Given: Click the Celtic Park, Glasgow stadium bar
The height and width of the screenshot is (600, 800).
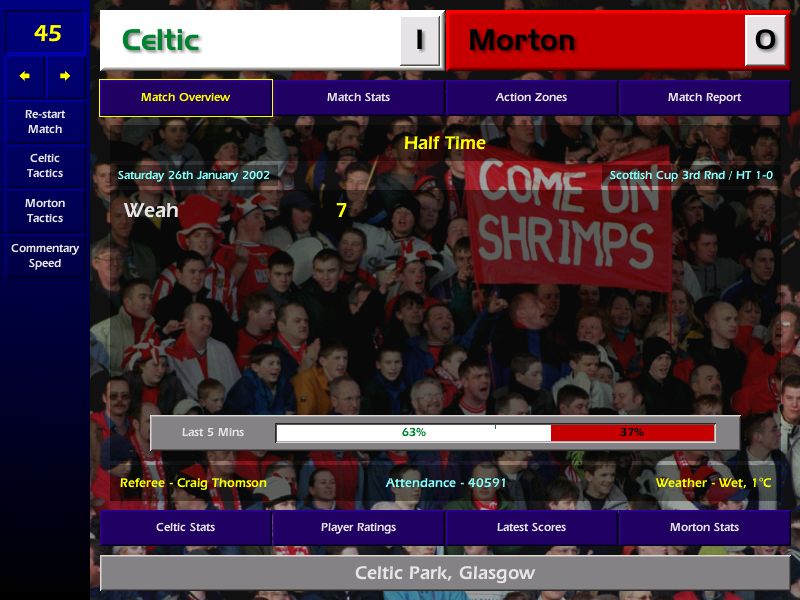Looking at the screenshot, I should (x=445, y=574).
